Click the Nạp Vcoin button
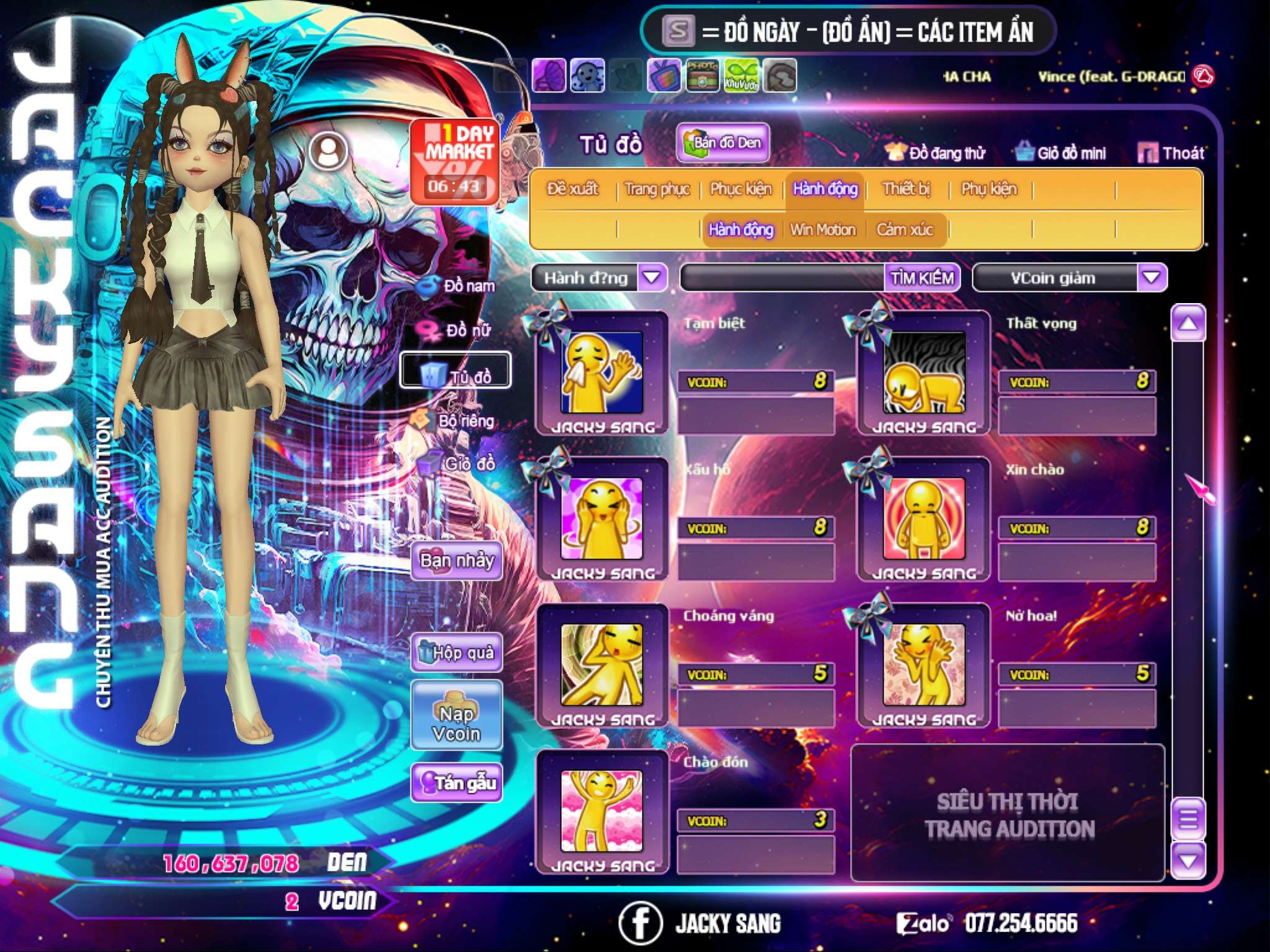 (457, 723)
